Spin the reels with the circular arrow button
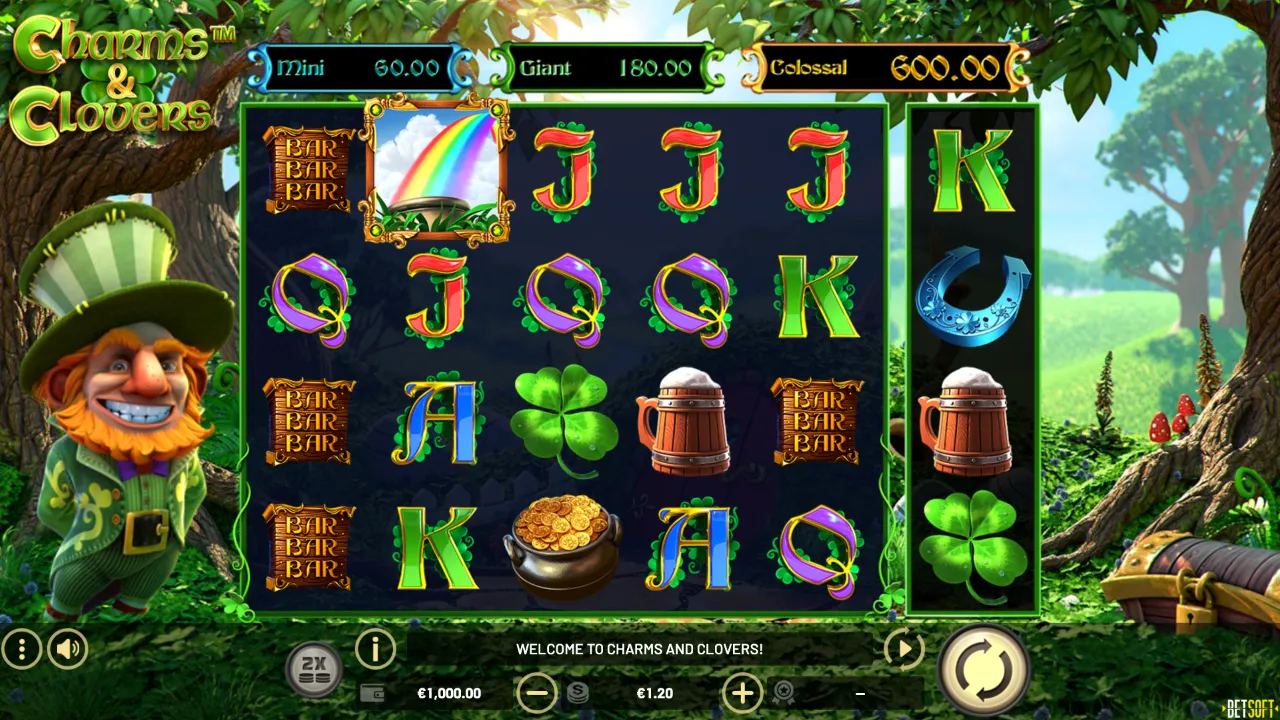 (x=984, y=669)
